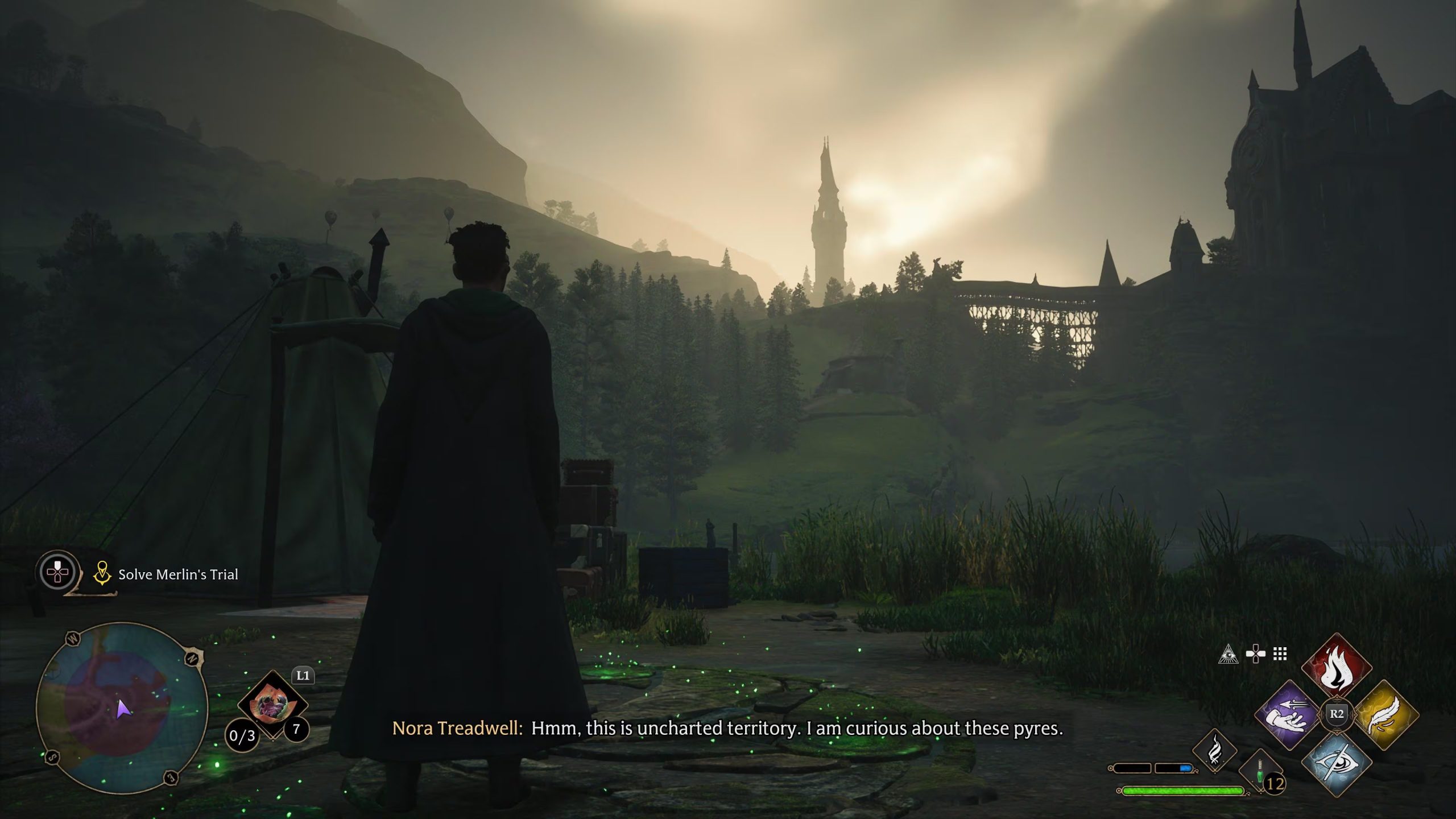
Task: Open the circular minimap
Action: [x=122, y=708]
